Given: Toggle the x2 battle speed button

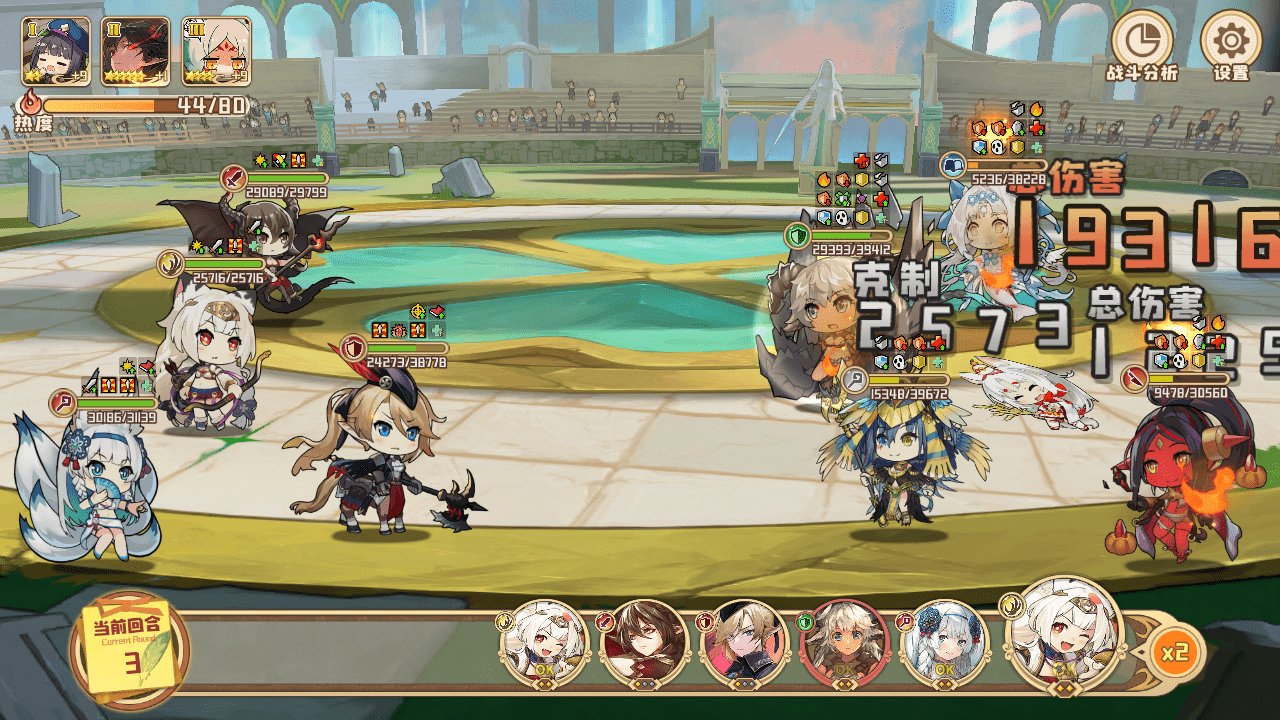Looking at the screenshot, I should tap(1174, 652).
